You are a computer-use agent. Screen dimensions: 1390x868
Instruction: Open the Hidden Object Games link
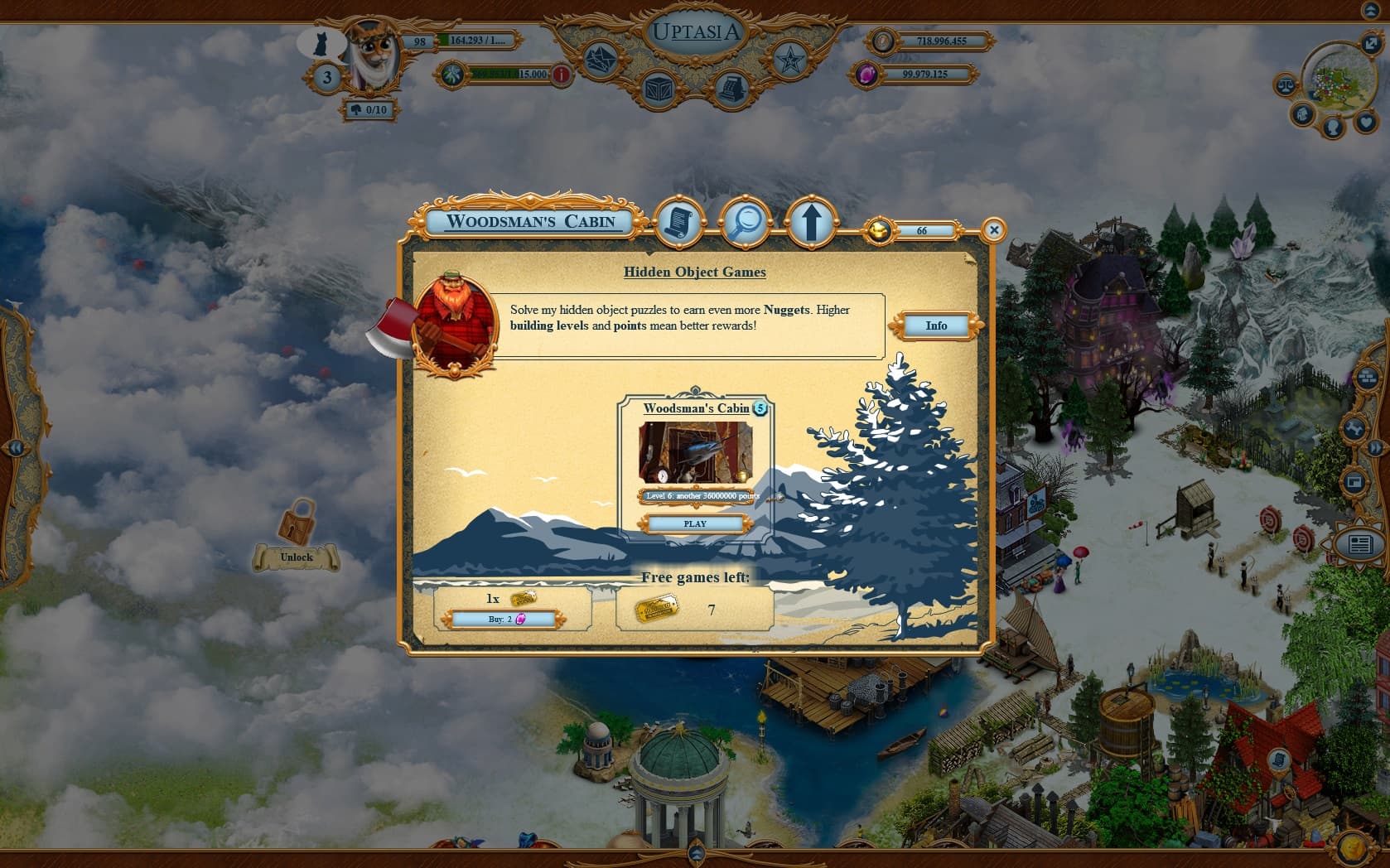[x=694, y=272]
